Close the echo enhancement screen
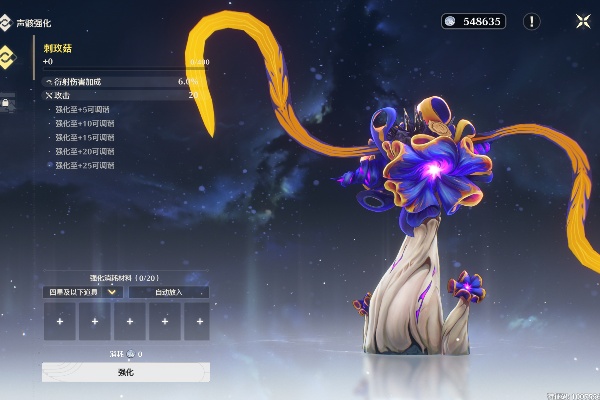The height and width of the screenshot is (400, 600). point(583,21)
